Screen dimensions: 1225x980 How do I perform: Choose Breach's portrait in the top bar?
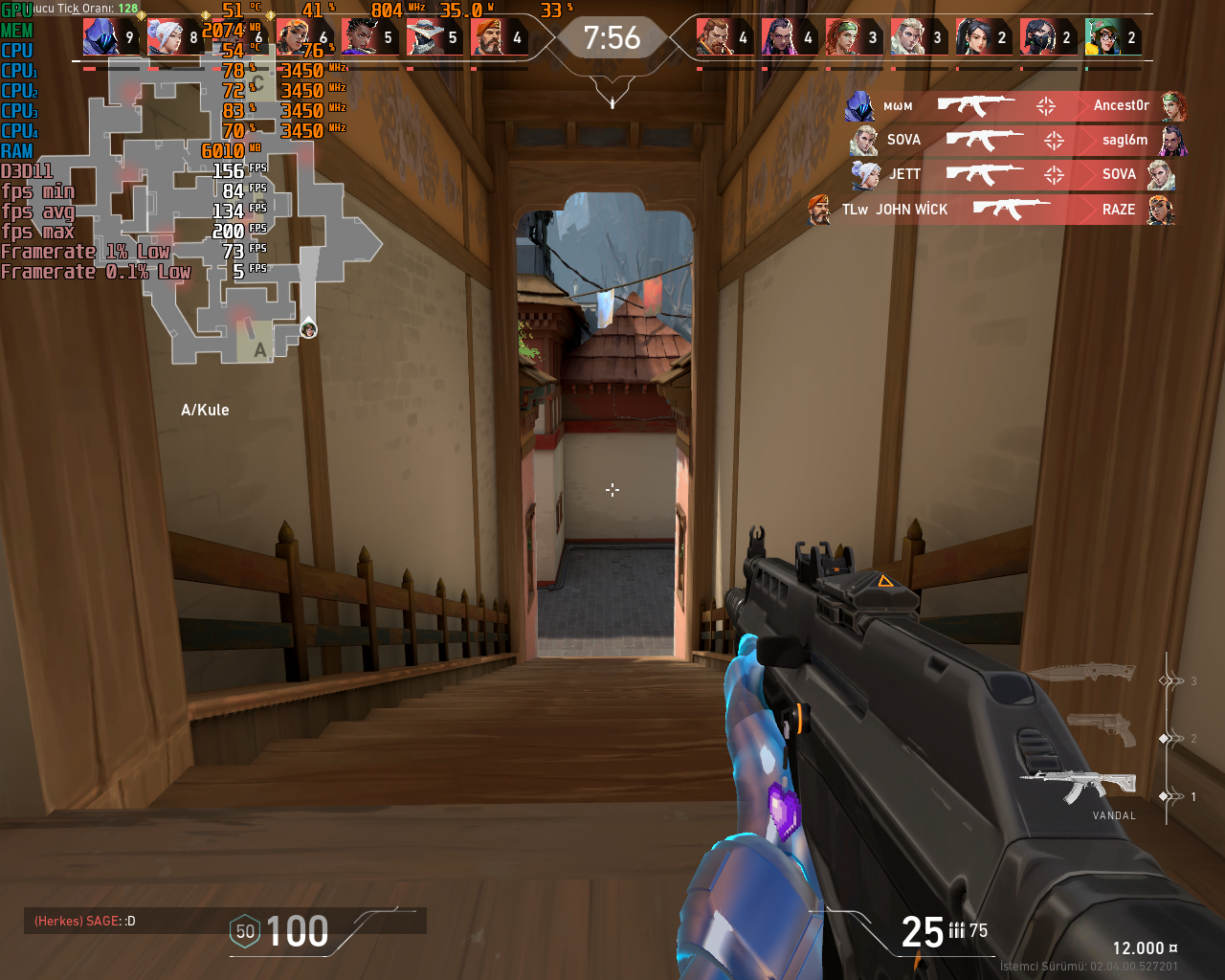714,37
